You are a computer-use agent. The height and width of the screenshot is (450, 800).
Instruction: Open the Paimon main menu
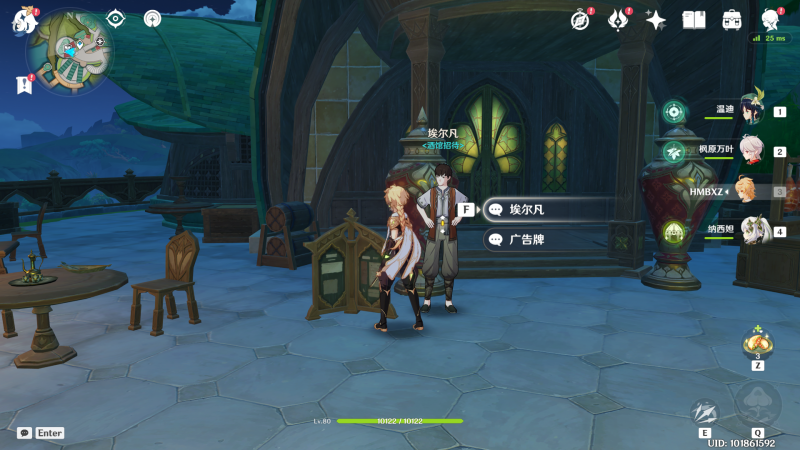[x=23, y=20]
